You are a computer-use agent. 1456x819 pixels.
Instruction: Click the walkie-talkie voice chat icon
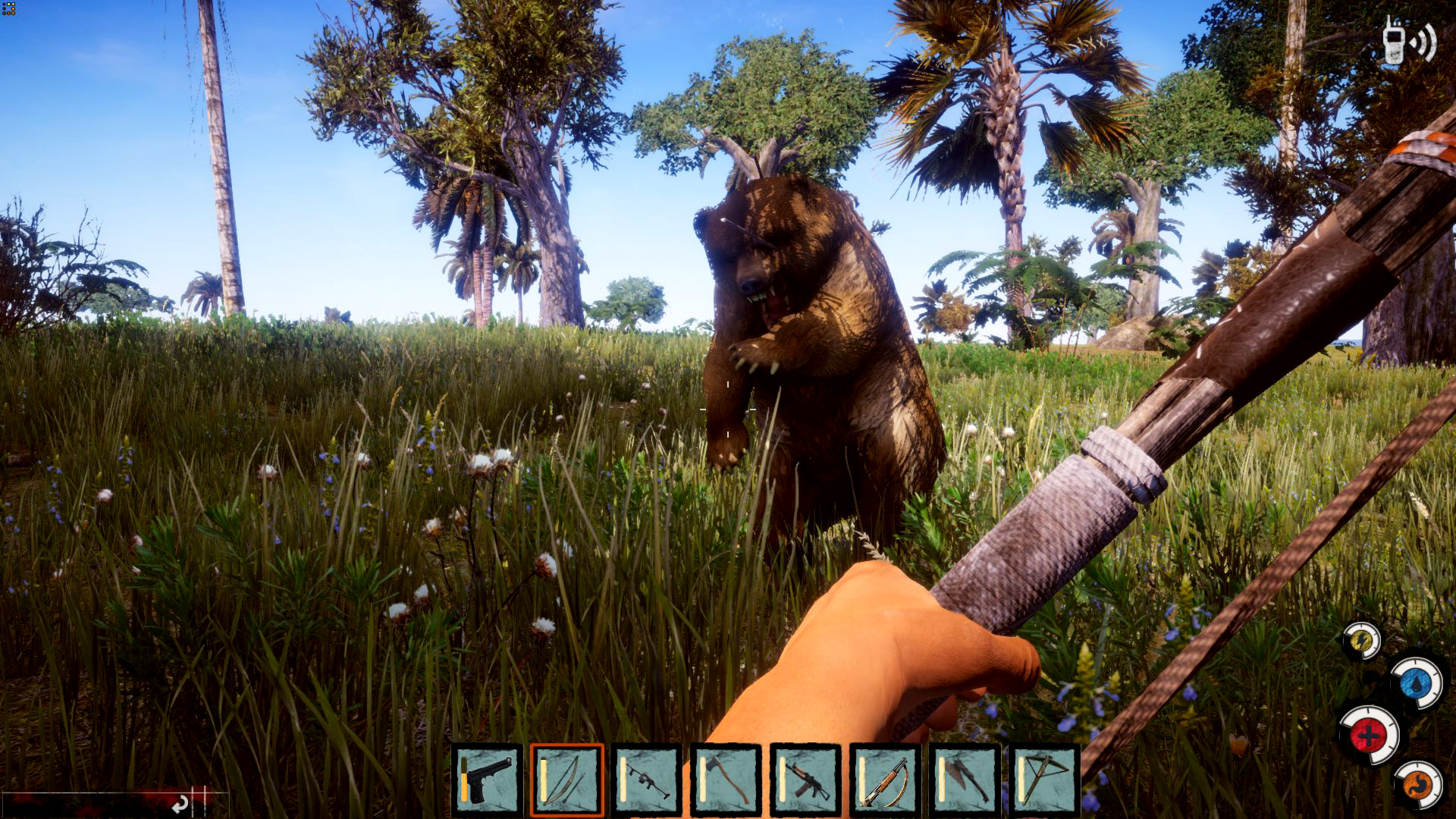(1408, 42)
